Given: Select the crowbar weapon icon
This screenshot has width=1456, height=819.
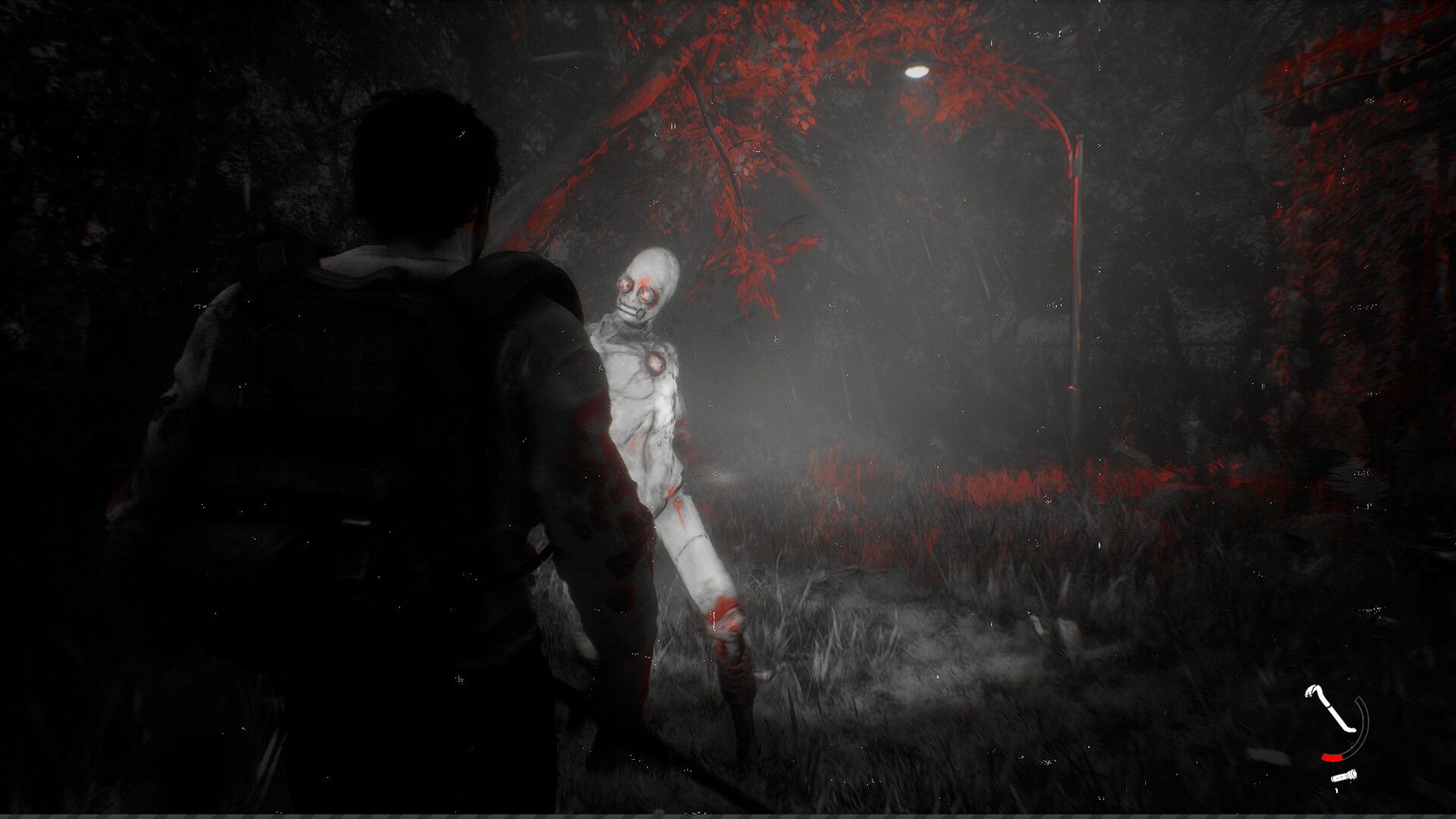Looking at the screenshot, I should (1329, 708).
